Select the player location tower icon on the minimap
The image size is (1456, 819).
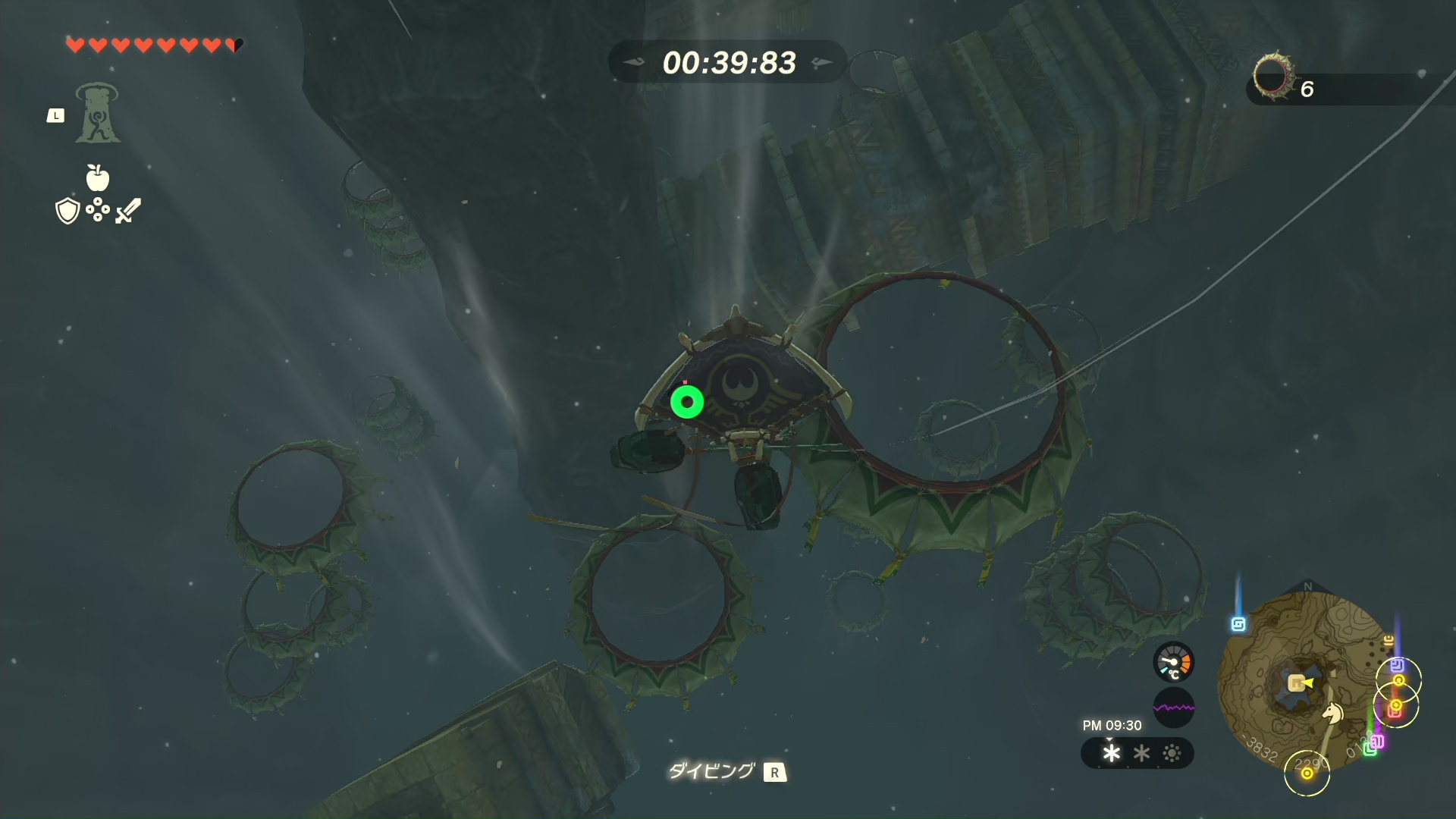click(x=1296, y=684)
